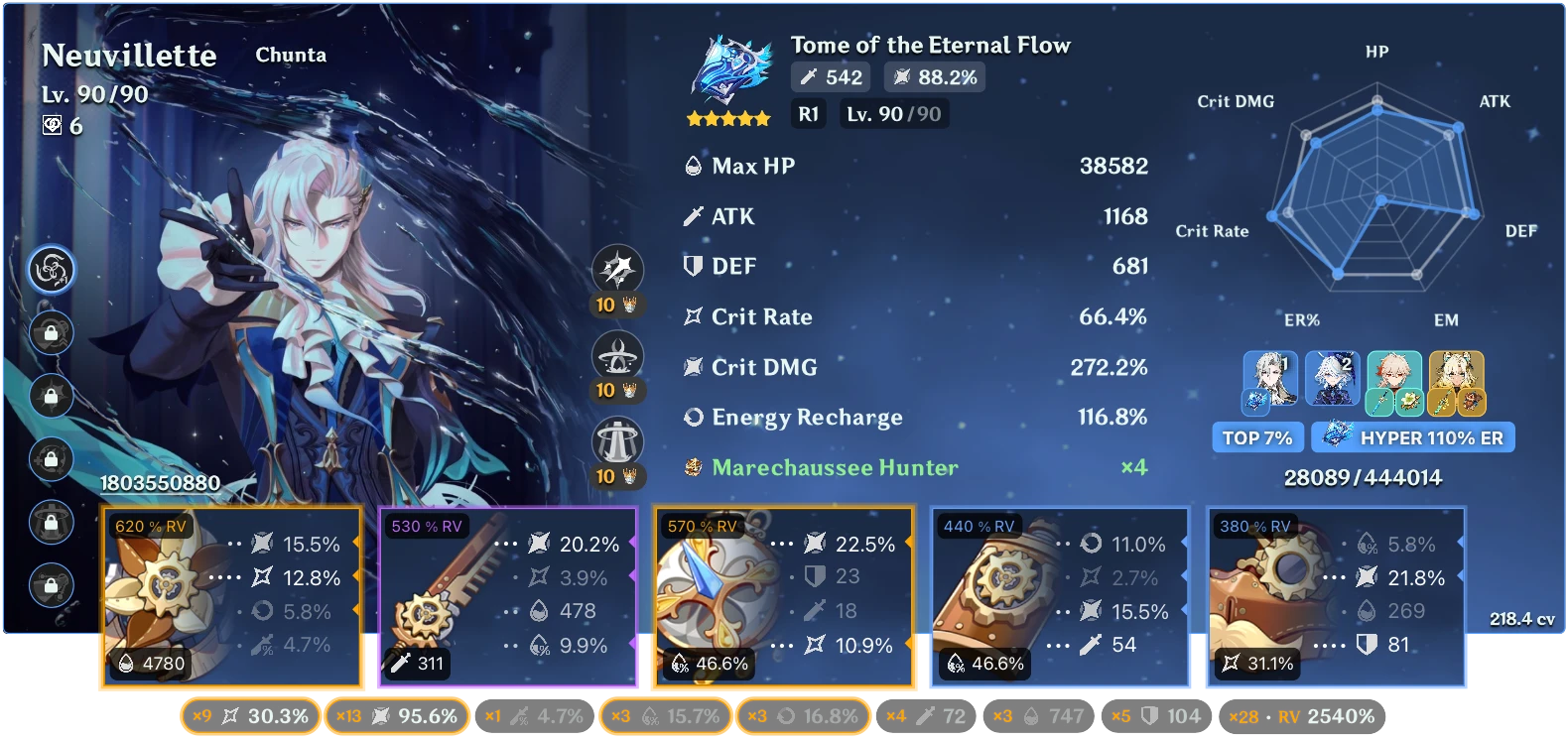1568x741 pixels.
Task: Click the HYPER 110% ER build badge
Action: (1413, 436)
